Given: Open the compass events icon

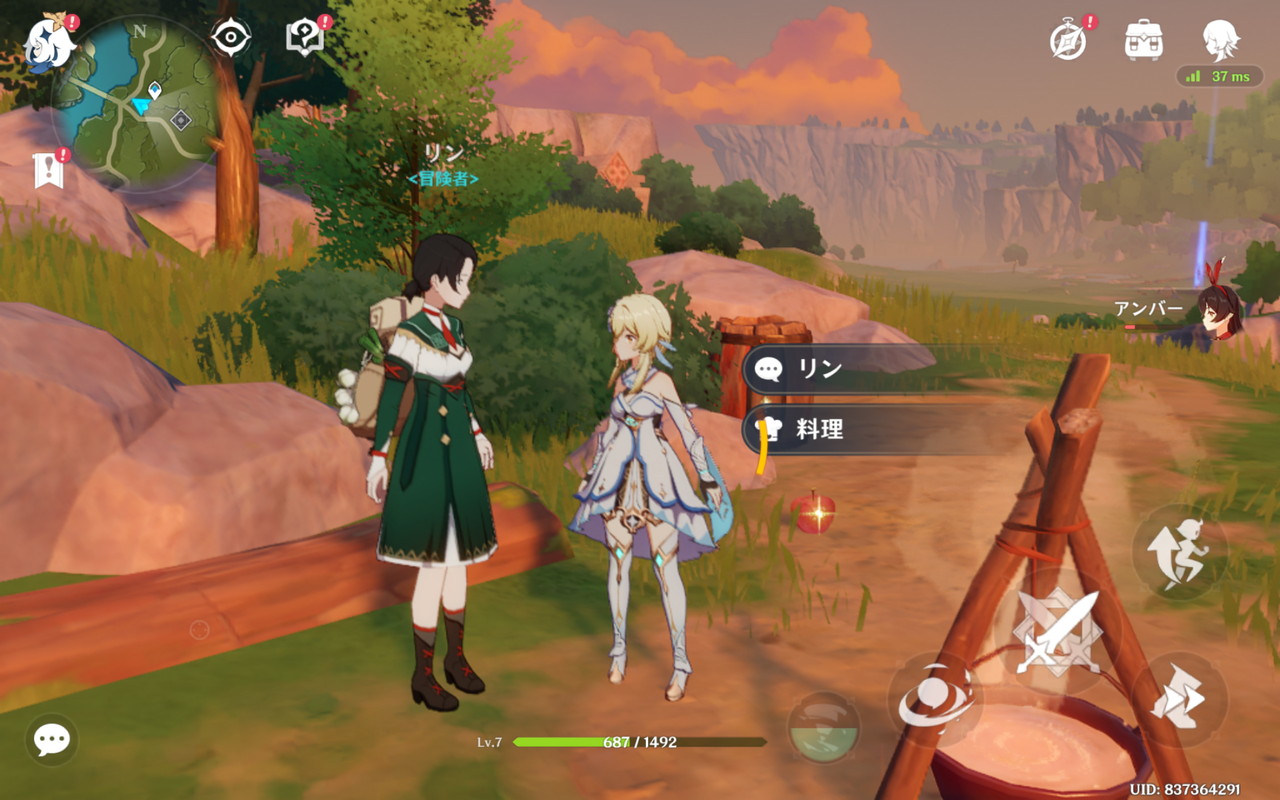Looking at the screenshot, I should pos(1069,40).
